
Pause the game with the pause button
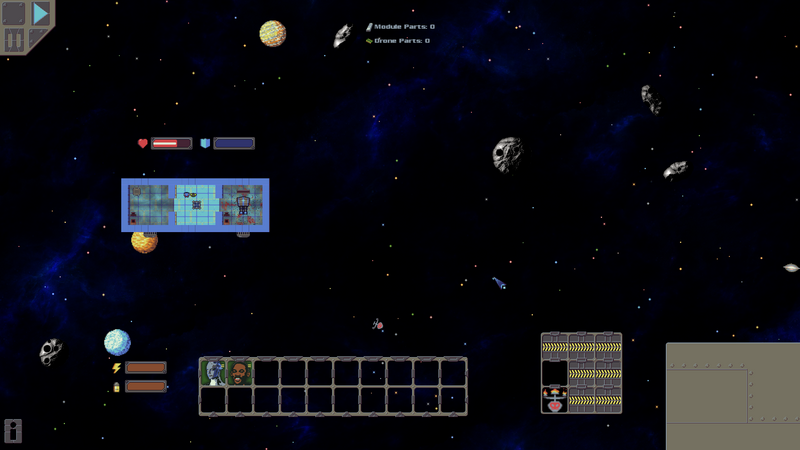[x=14, y=41]
